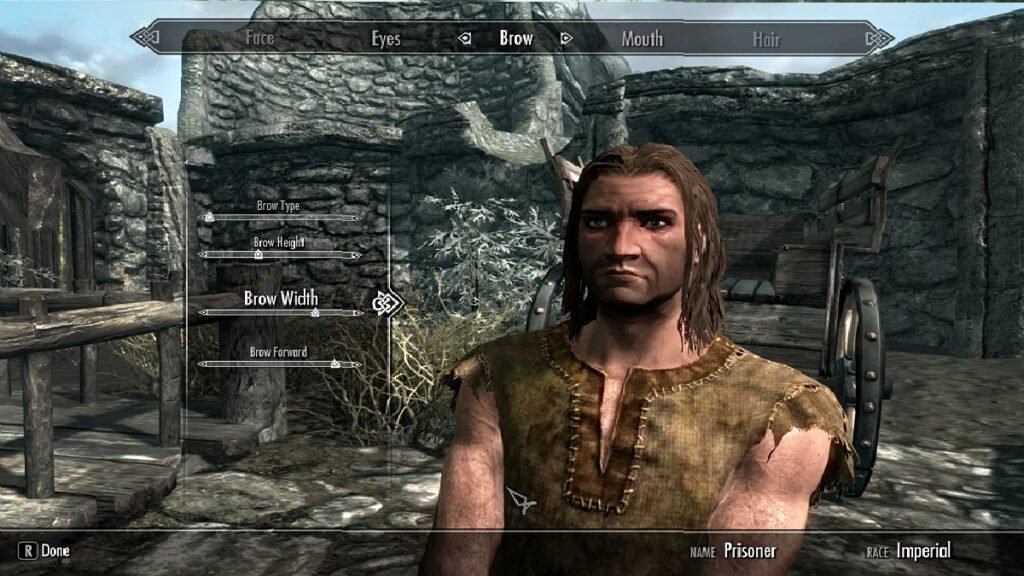Click the left arrow beside Brow
This screenshot has width=1024, height=576.
pyautogui.click(x=464, y=39)
